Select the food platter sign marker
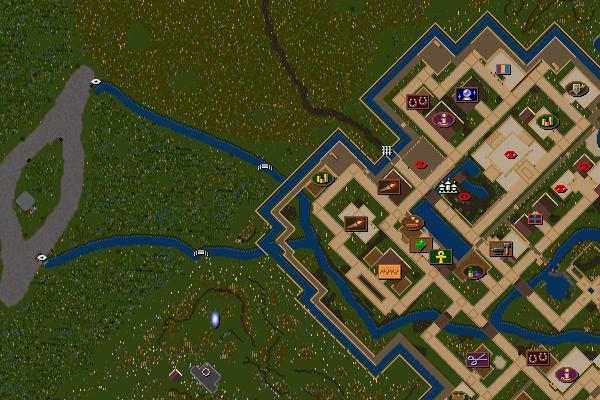 (411, 223)
